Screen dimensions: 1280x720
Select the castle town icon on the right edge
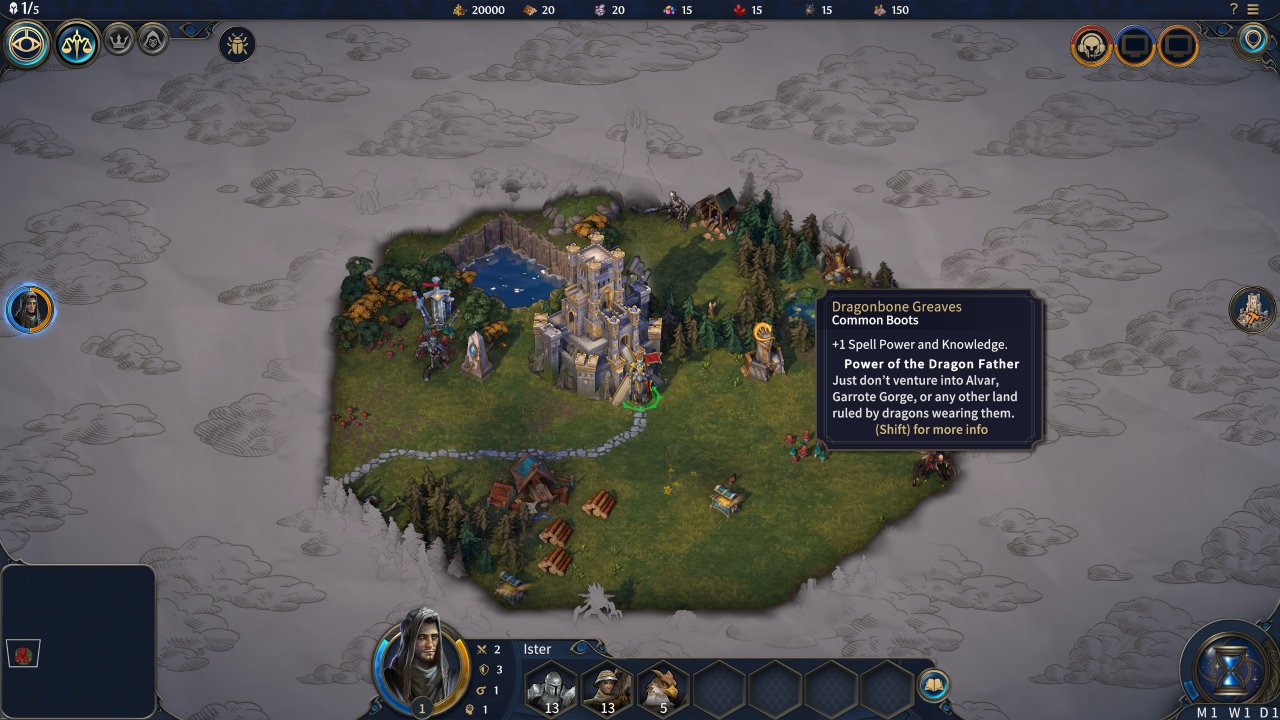pyautogui.click(x=1252, y=309)
